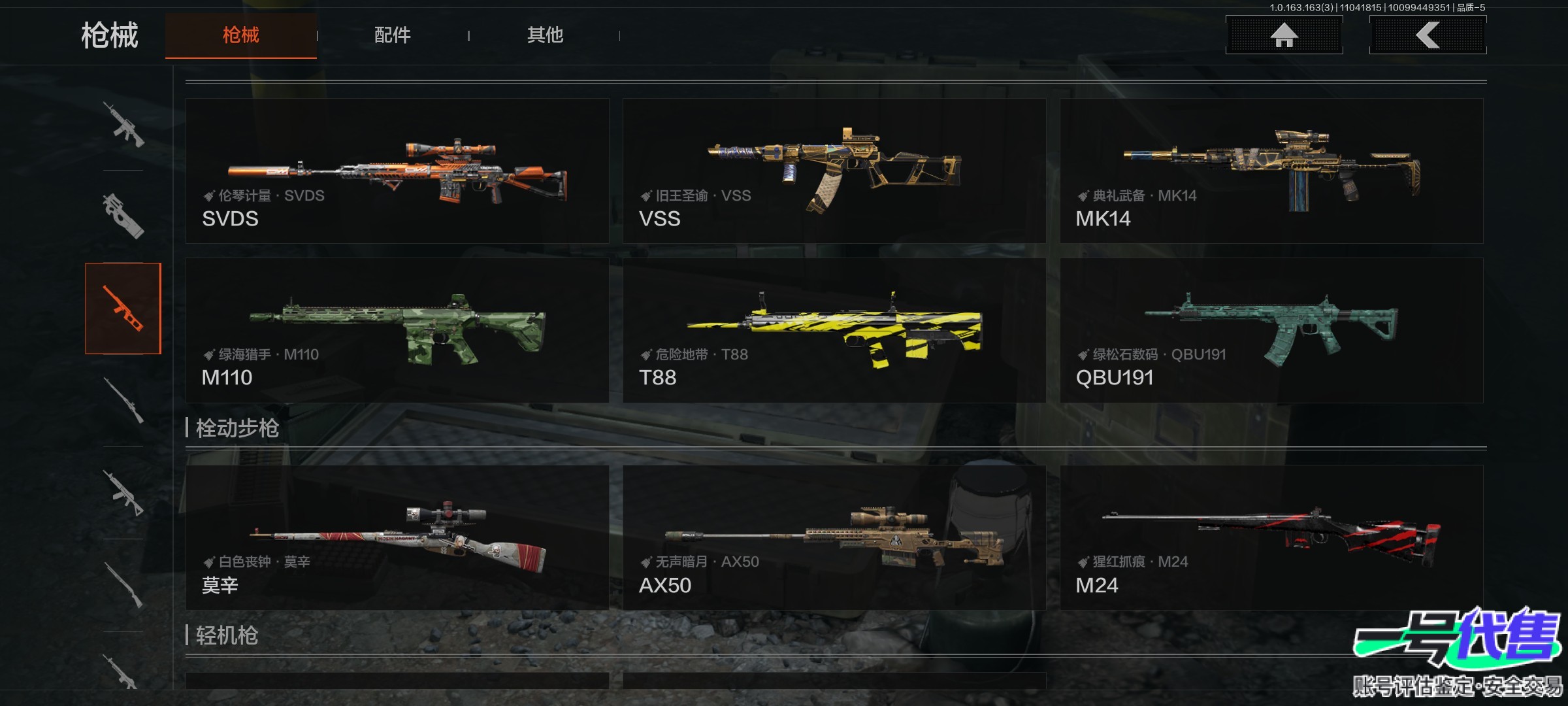Select the yellow T88 危险地带 skin
1568x706 pixels.
(x=834, y=330)
